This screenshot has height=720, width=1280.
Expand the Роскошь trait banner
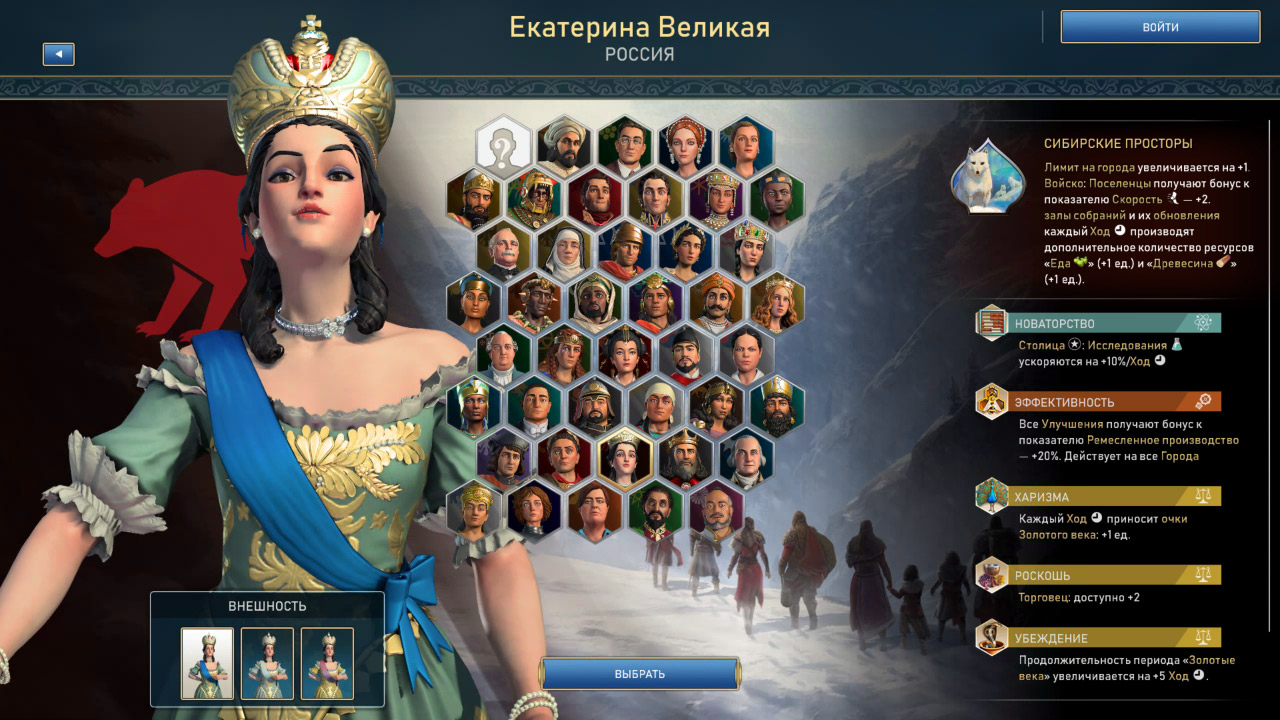[1100, 575]
